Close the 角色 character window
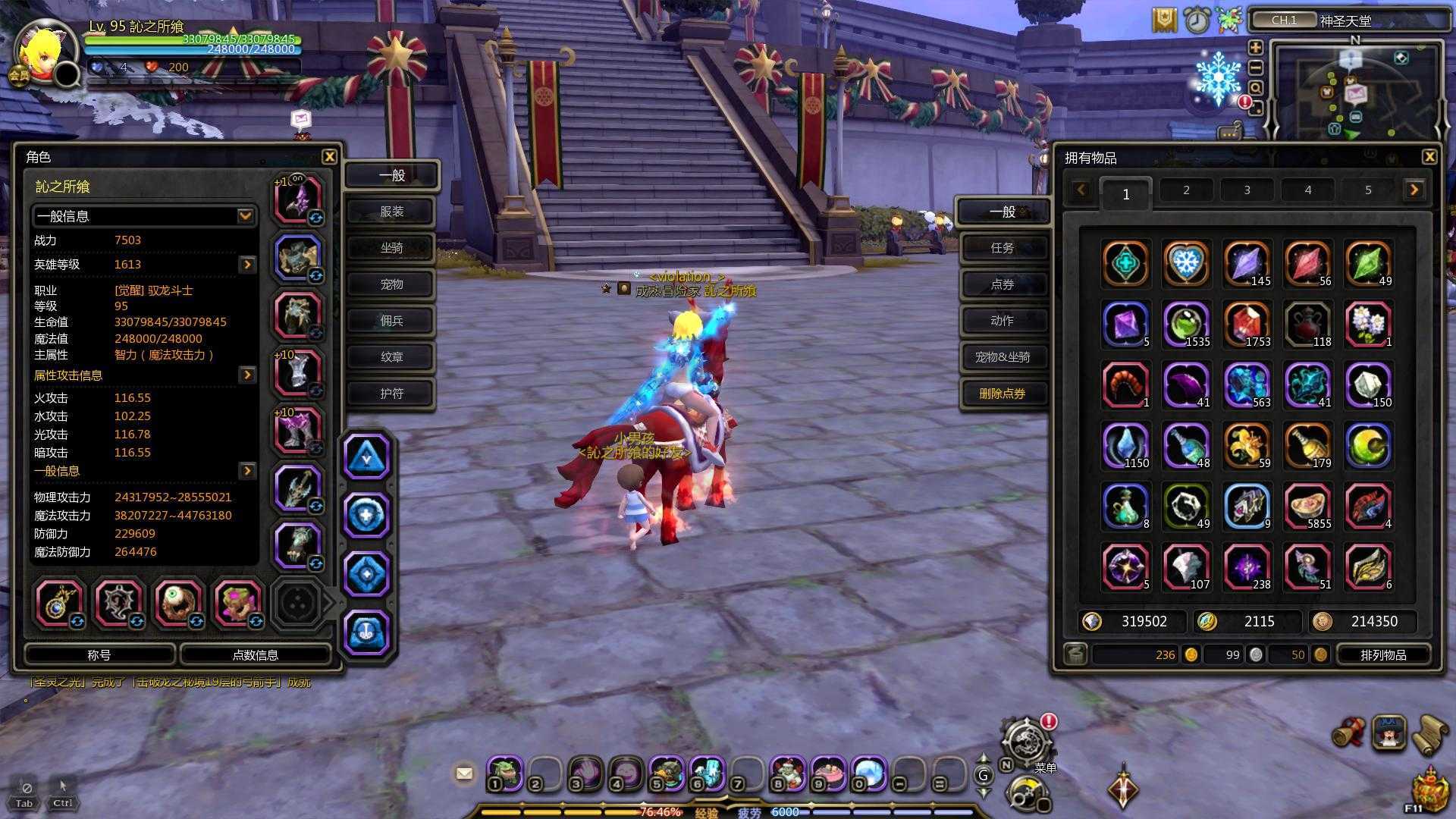The height and width of the screenshot is (819, 1456). click(329, 157)
